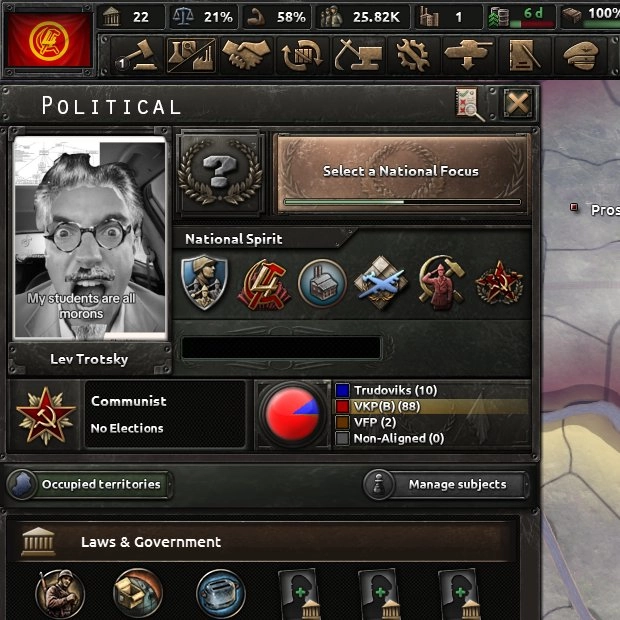The width and height of the screenshot is (620, 620).
Task: Click the map magnifier icon beside close
Action: [469, 103]
